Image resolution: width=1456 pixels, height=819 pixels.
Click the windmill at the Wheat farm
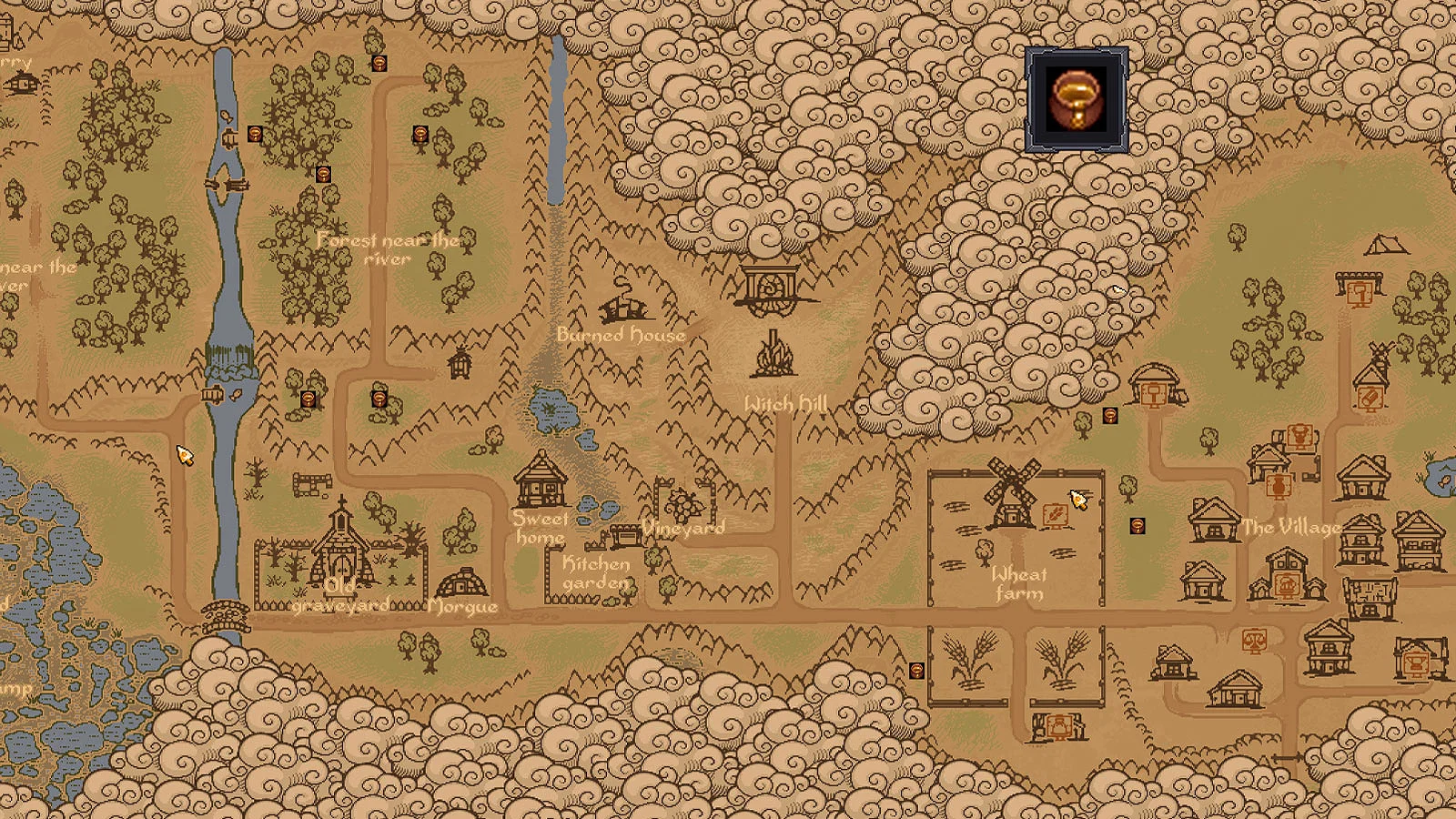(x=1012, y=491)
